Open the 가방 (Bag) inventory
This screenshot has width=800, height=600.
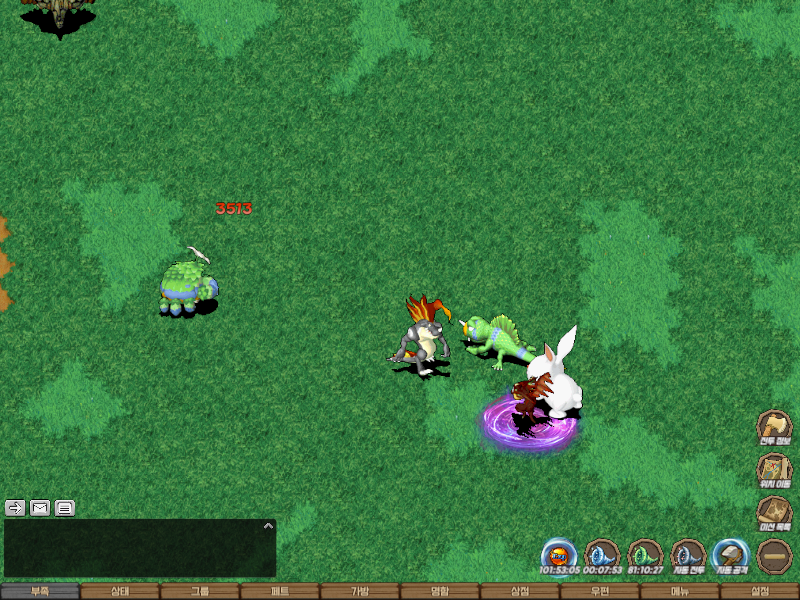(x=360, y=591)
